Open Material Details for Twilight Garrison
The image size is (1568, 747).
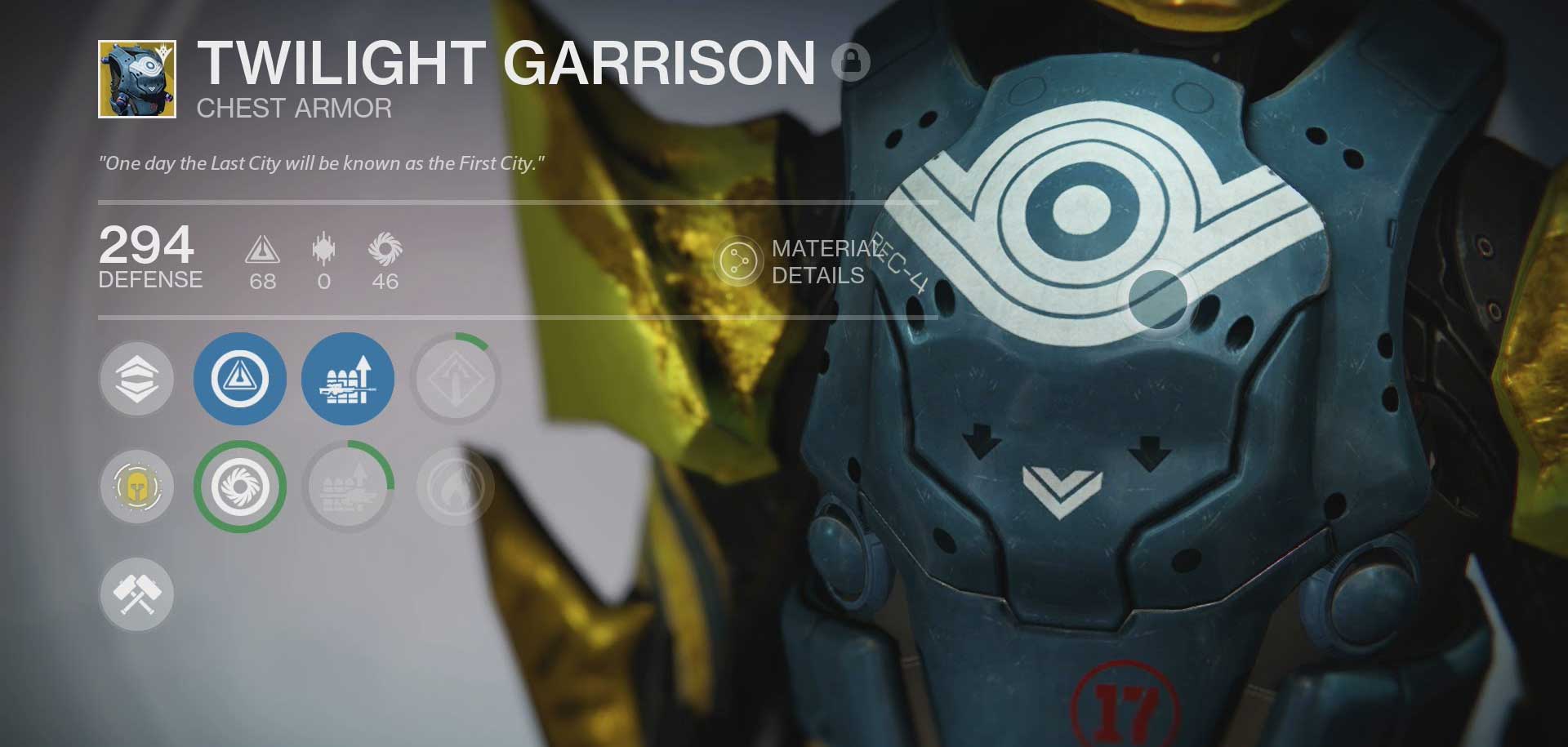737,262
